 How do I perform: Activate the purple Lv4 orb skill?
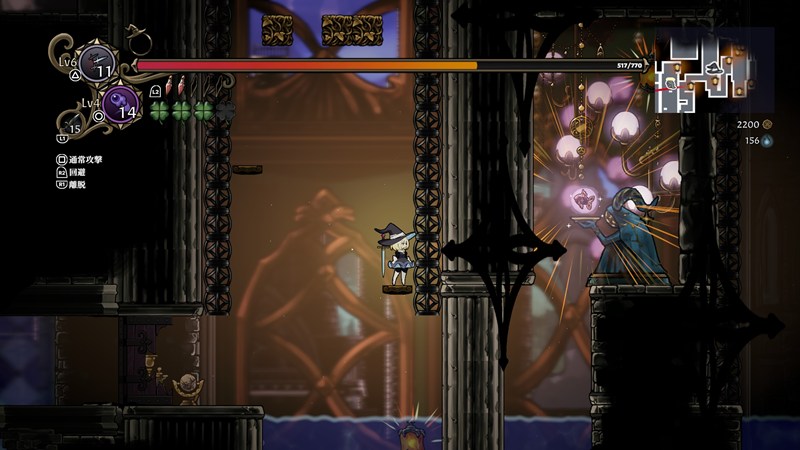click(x=120, y=104)
